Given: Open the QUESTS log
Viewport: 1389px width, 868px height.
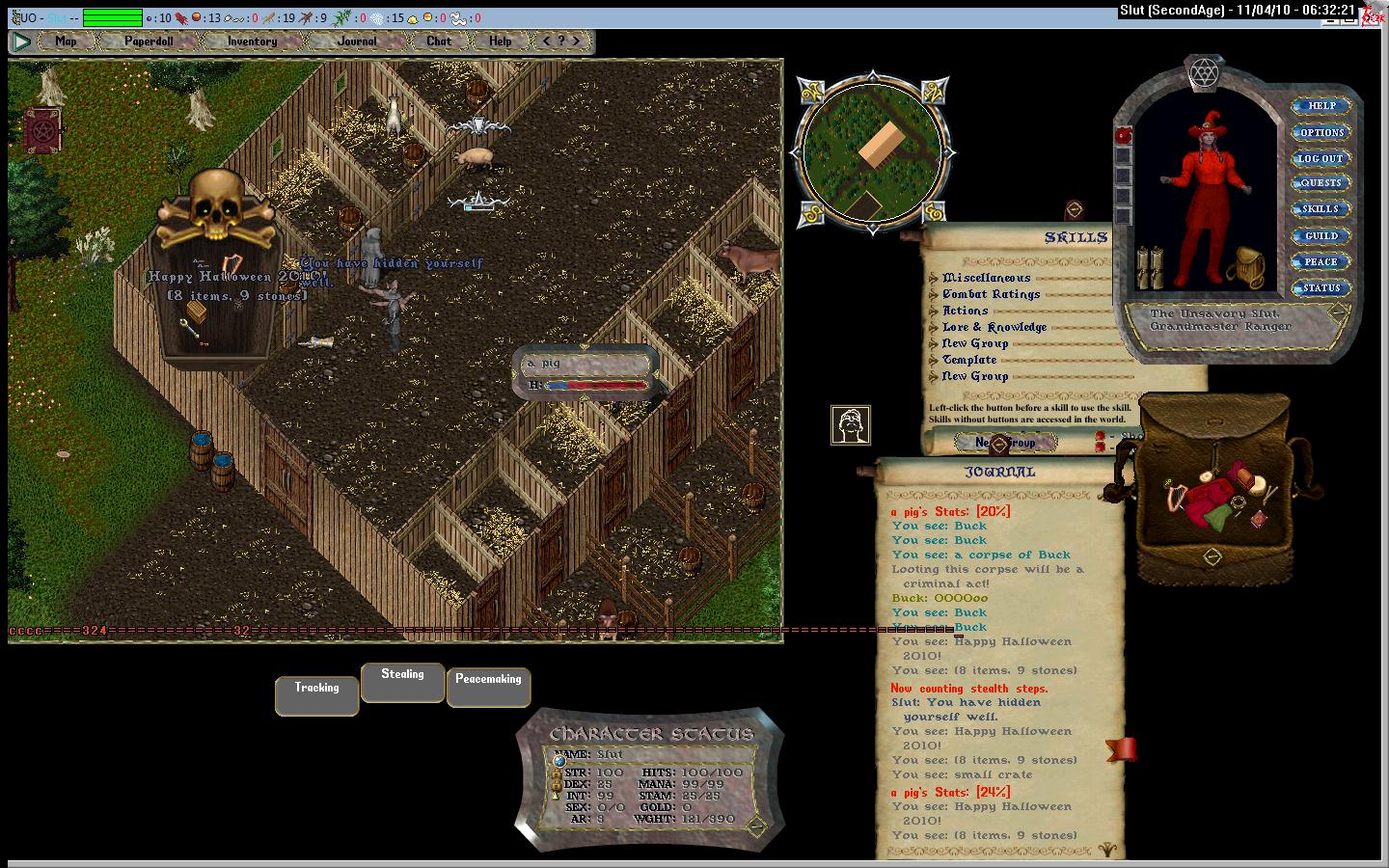Looking at the screenshot, I should [x=1321, y=183].
